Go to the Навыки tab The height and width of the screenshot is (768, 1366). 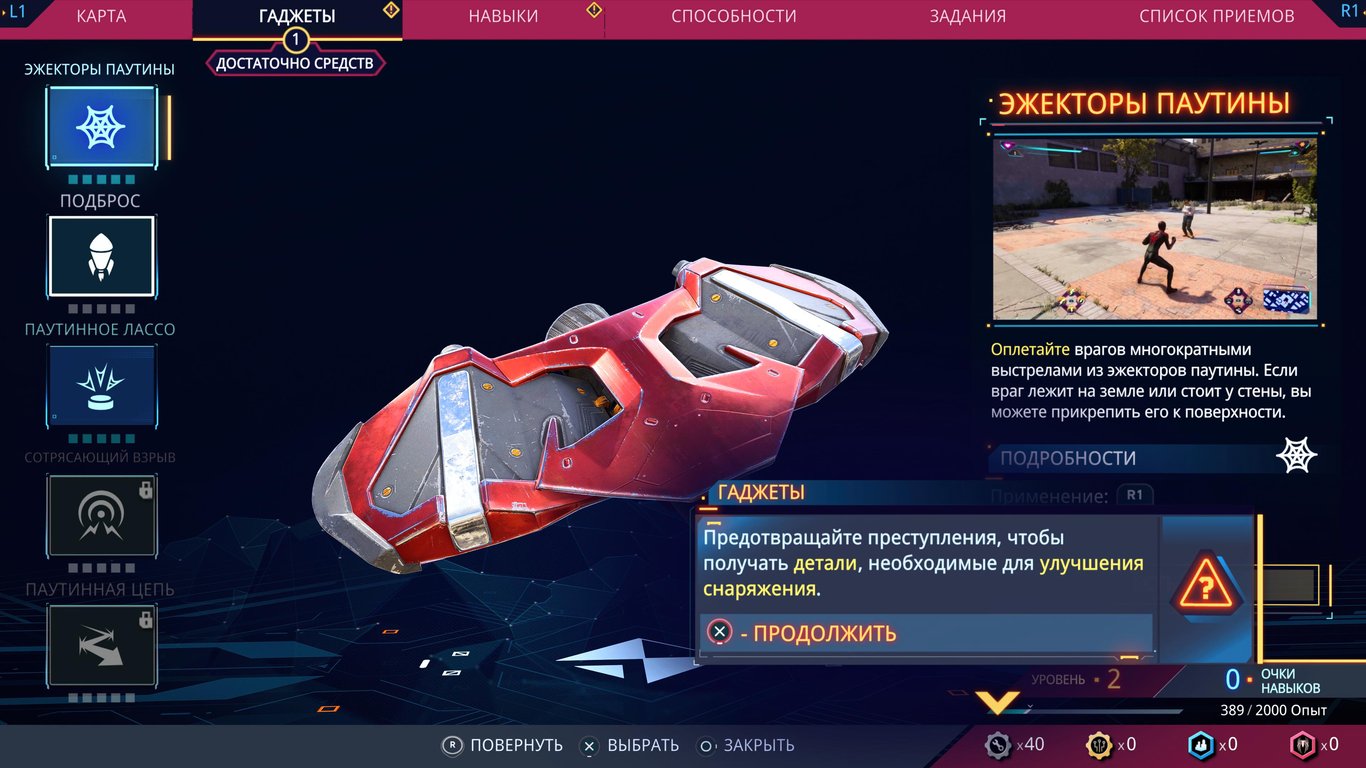tap(503, 17)
